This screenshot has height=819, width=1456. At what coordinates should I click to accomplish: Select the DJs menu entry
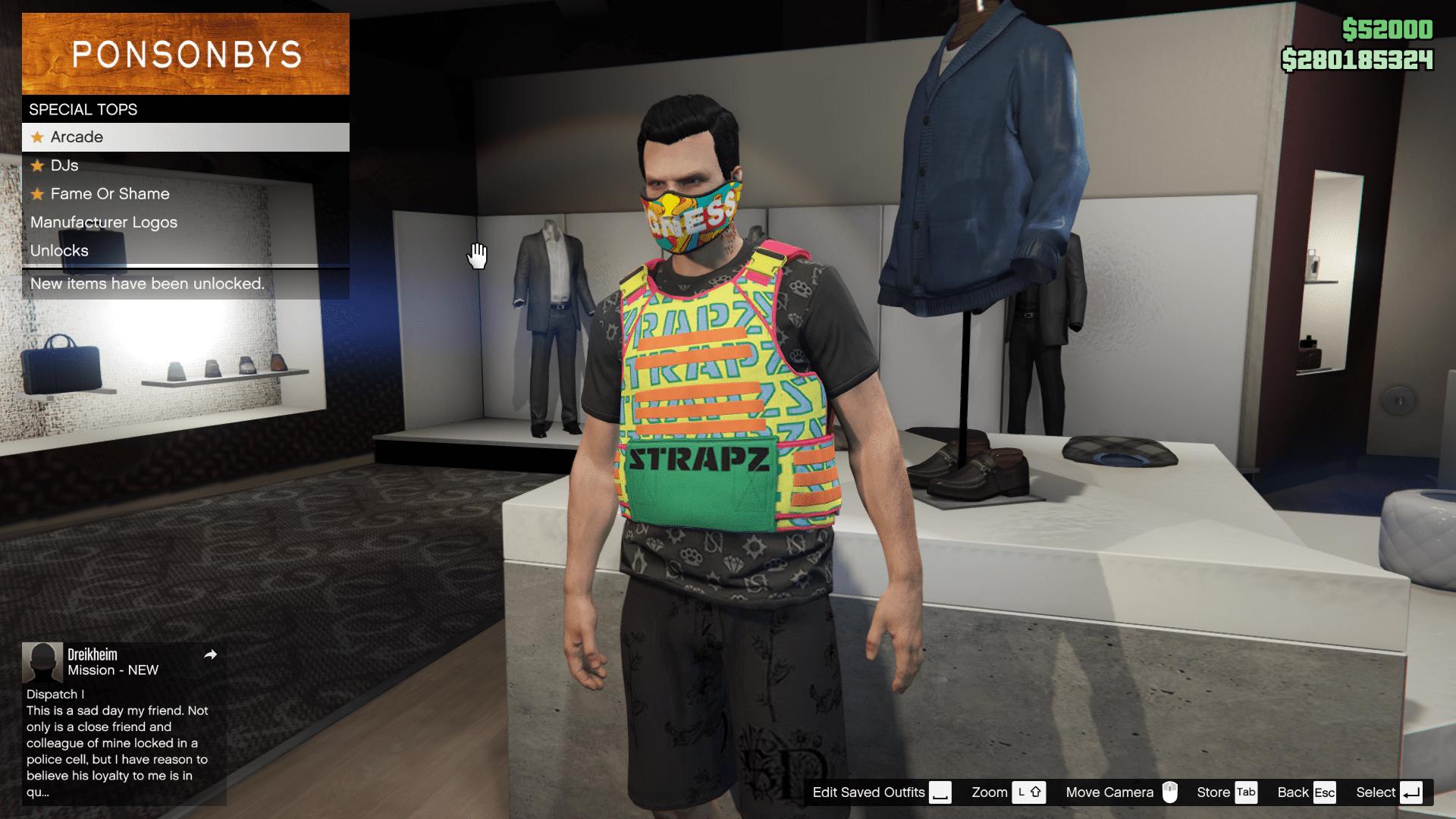click(x=64, y=165)
